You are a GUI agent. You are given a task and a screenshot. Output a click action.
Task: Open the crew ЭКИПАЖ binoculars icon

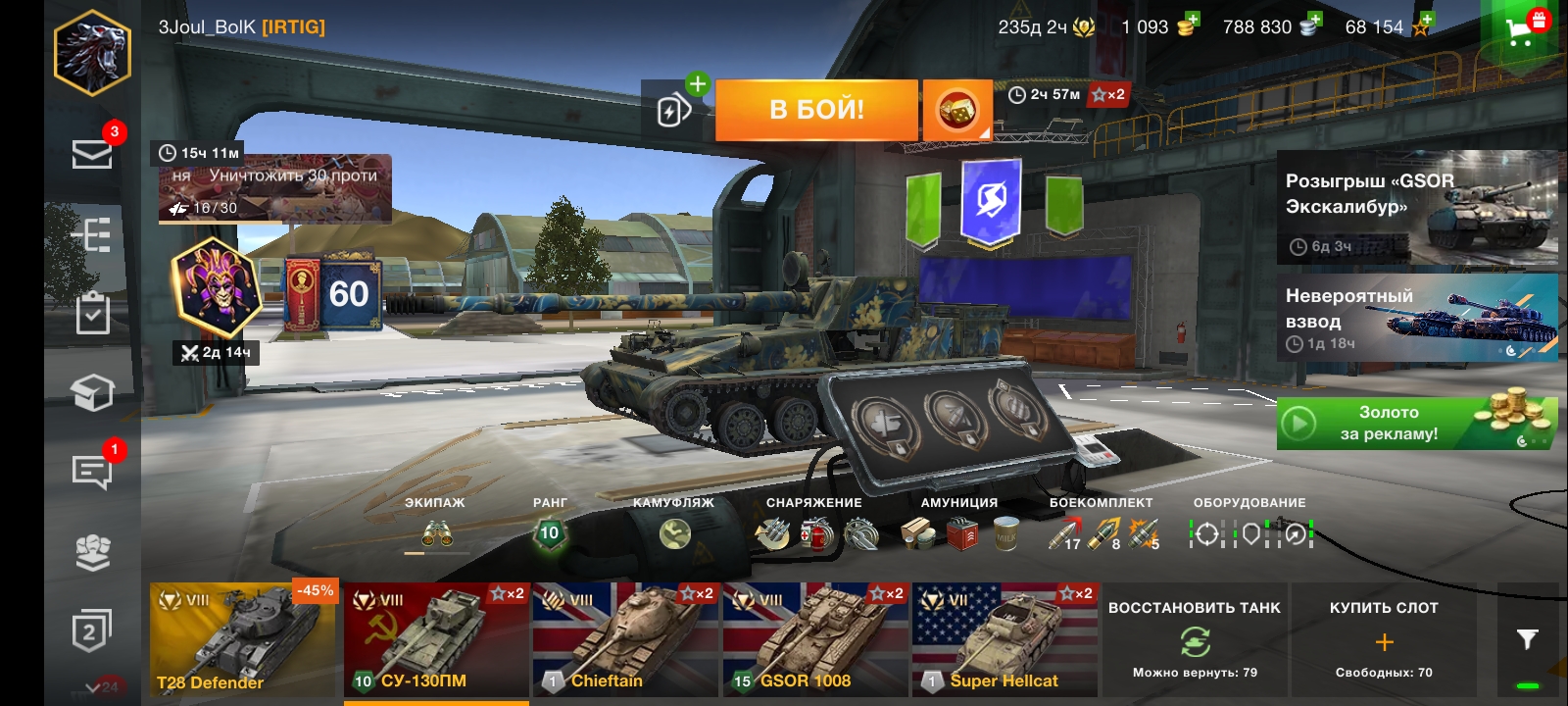click(x=436, y=533)
